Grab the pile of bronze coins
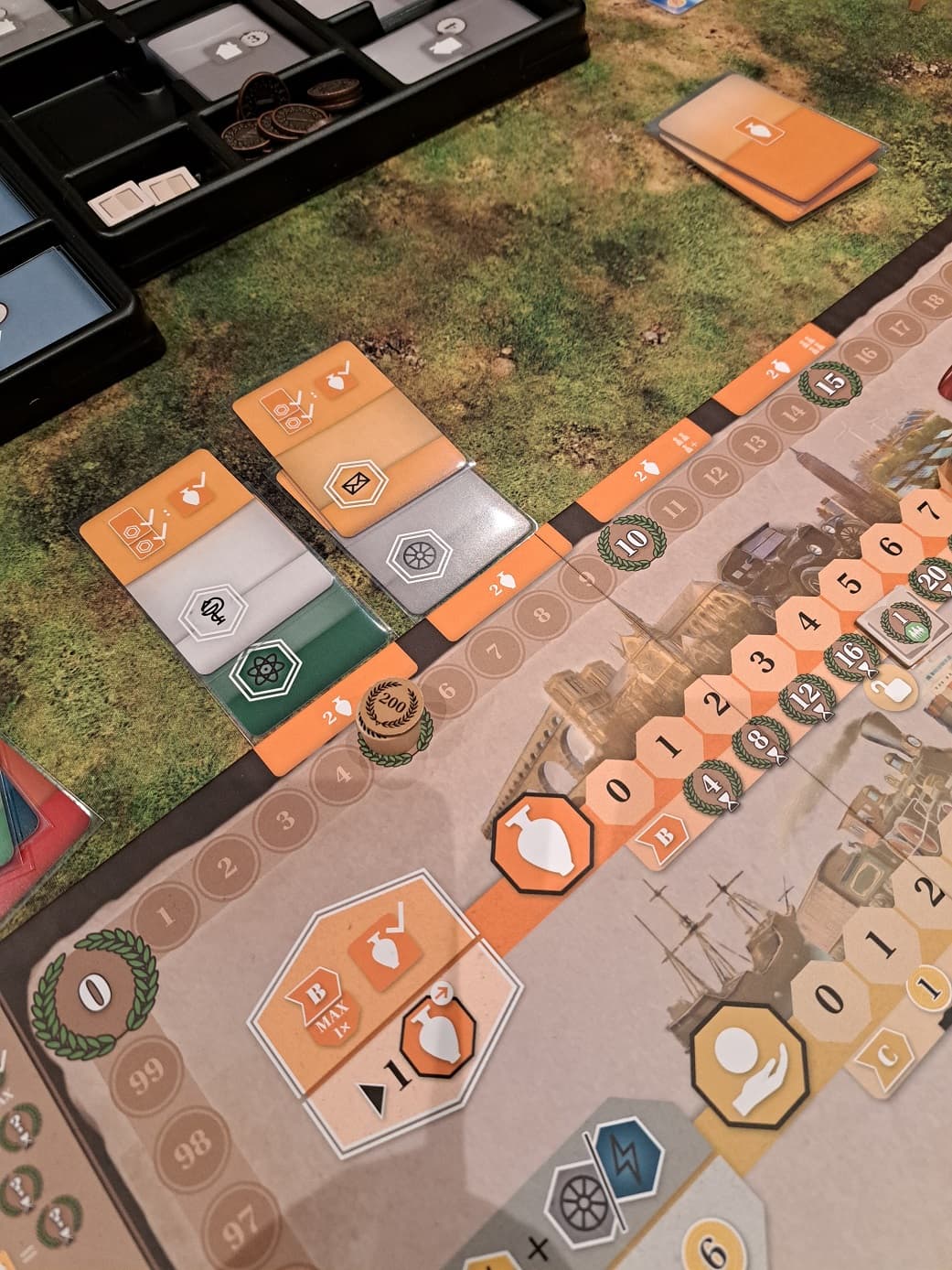 293,108
